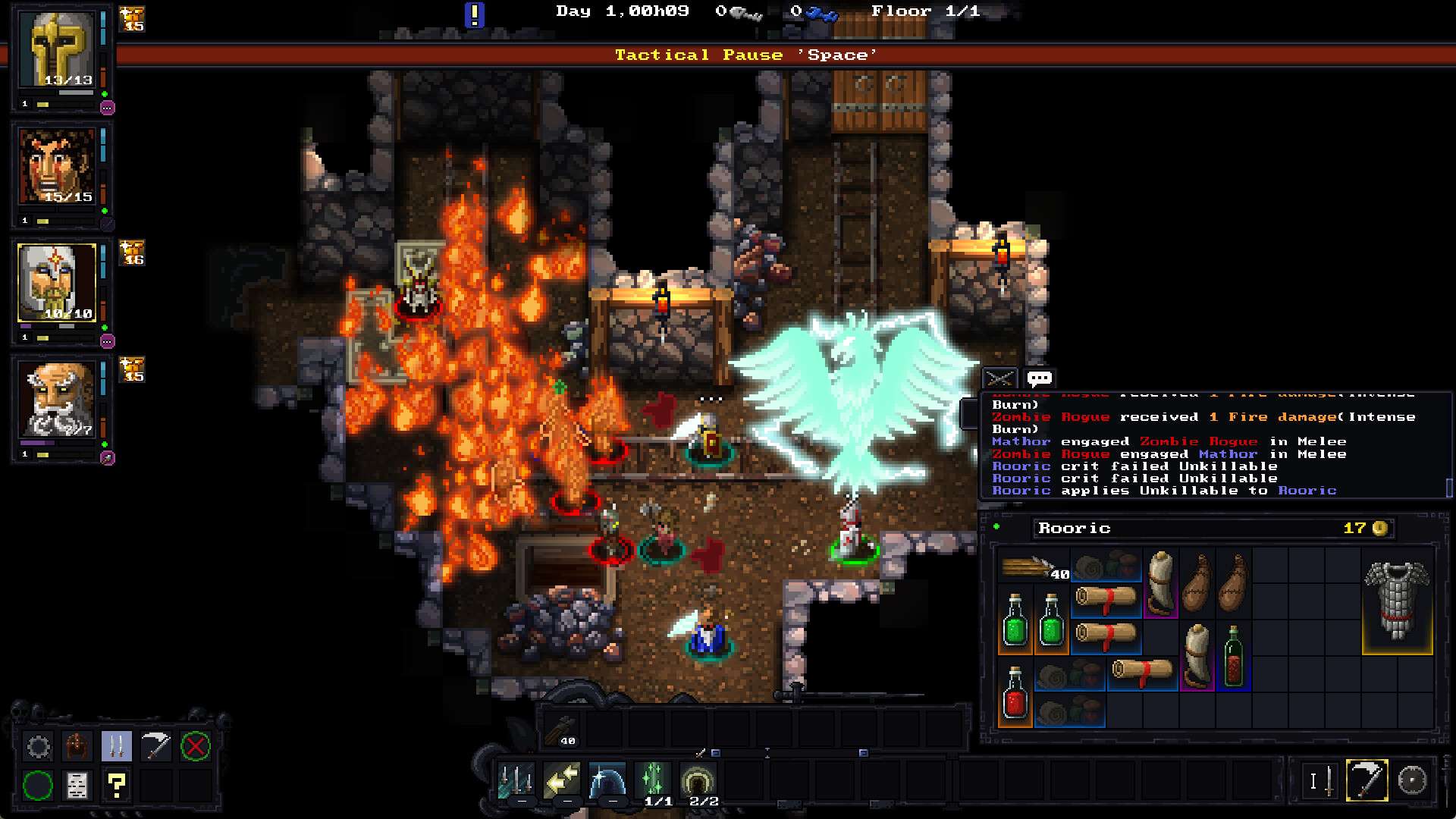Select the chainmail armor item

1397,601
